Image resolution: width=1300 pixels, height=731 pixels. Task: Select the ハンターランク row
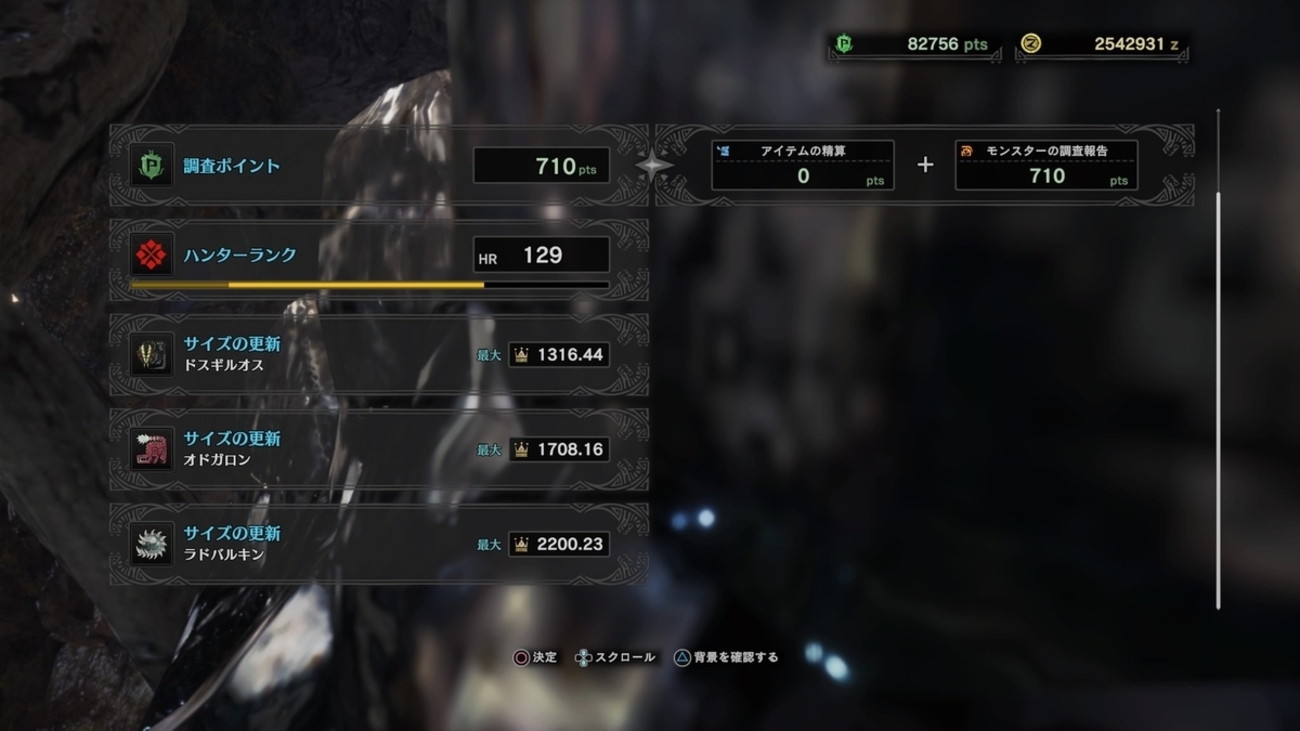click(x=378, y=258)
